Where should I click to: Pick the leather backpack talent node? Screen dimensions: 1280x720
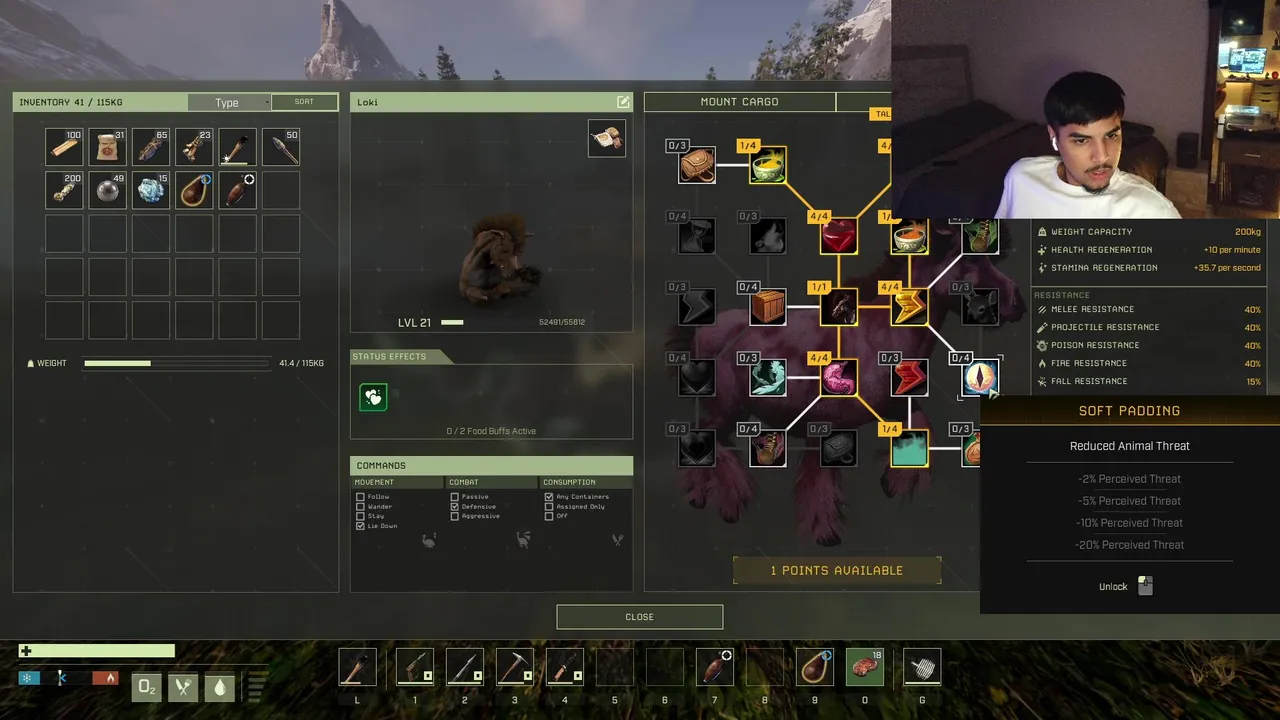[x=697, y=165]
